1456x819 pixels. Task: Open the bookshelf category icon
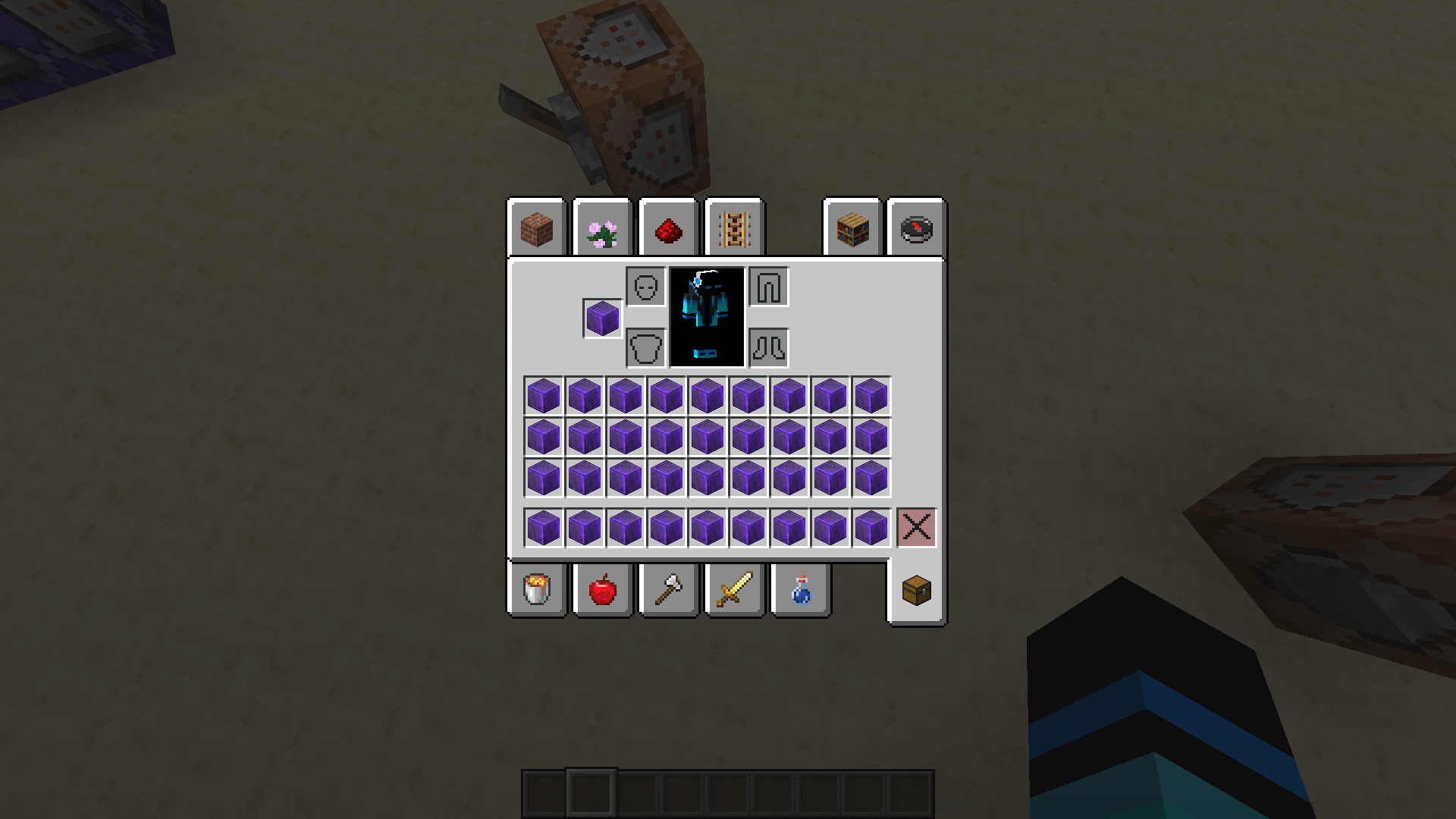852,228
